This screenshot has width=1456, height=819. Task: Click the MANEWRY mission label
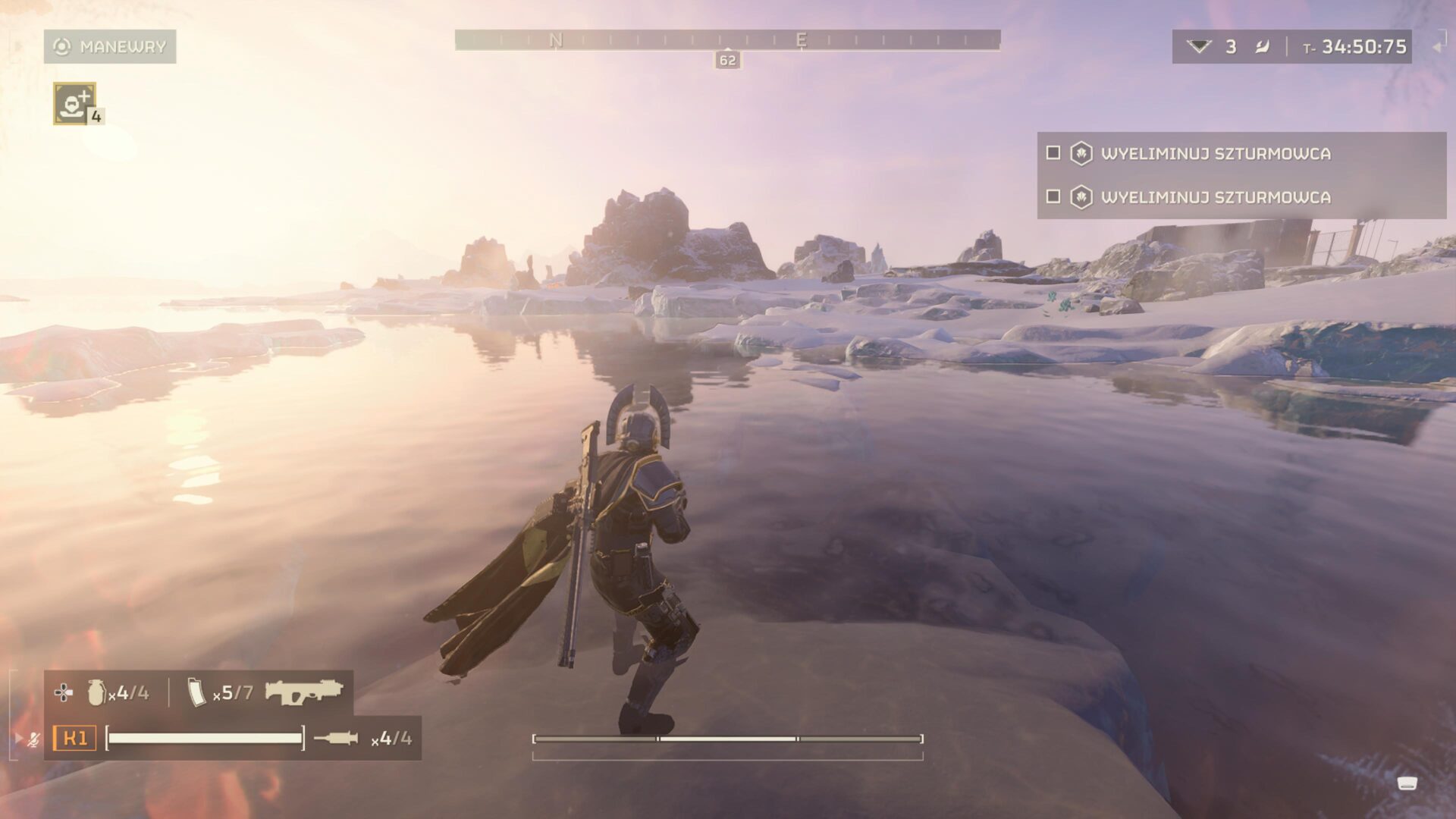tap(110, 47)
